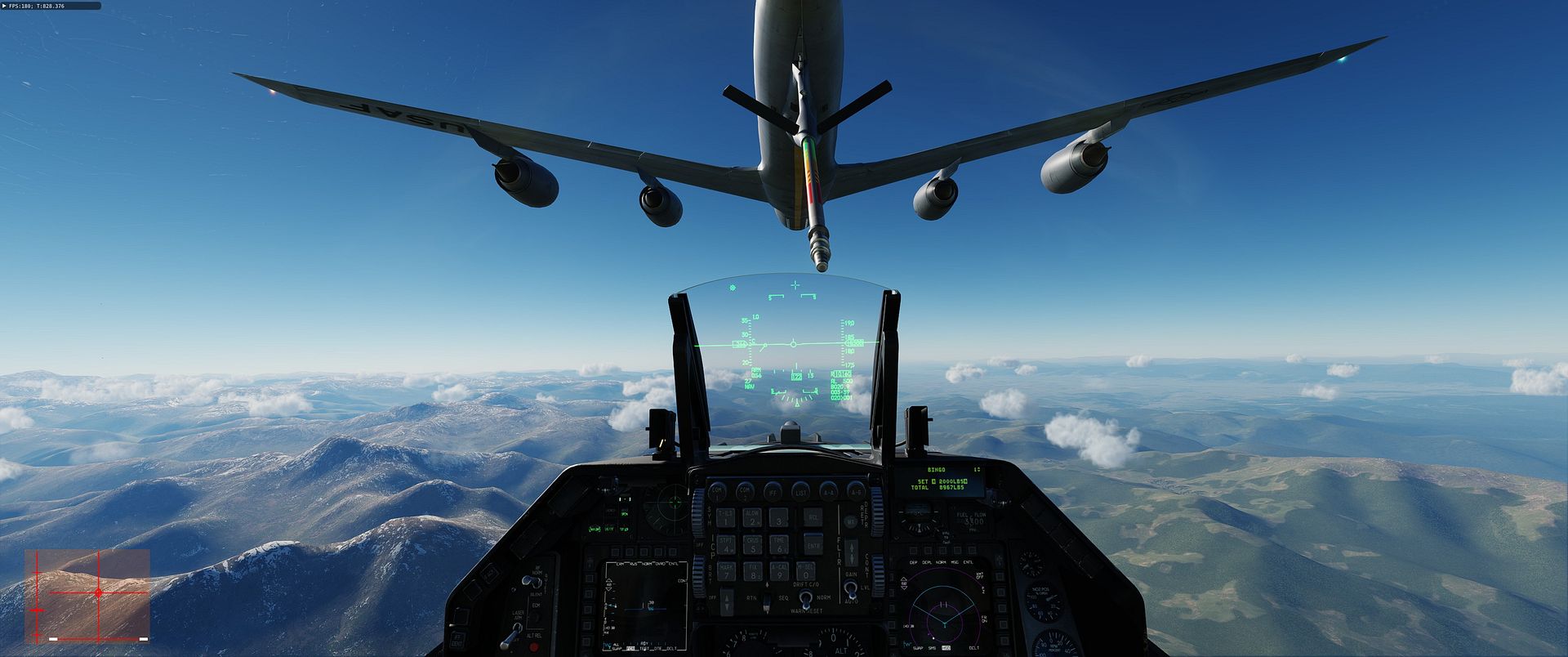1568x657 pixels.
Task: Flip the FLIR GAIN switch
Action: click(852, 590)
